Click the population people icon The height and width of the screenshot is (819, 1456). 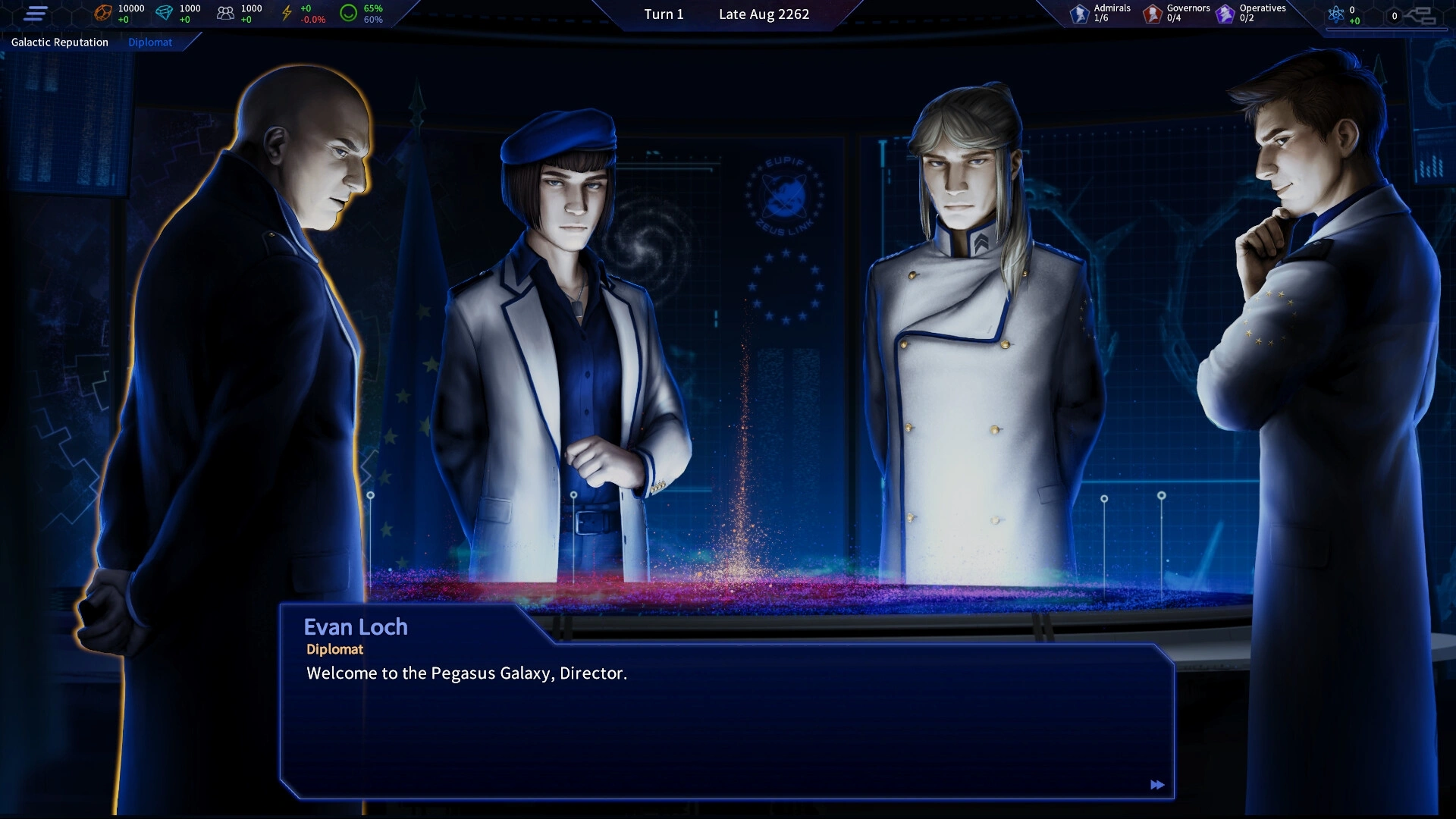(x=225, y=13)
